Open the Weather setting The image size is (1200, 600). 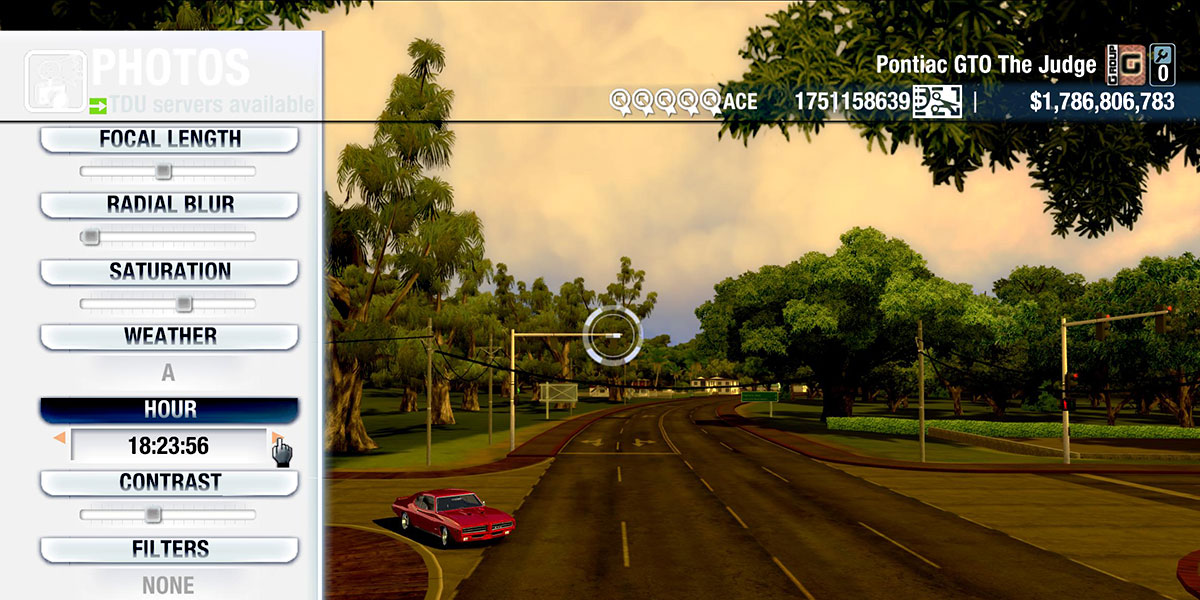pyautogui.click(x=169, y=337)
